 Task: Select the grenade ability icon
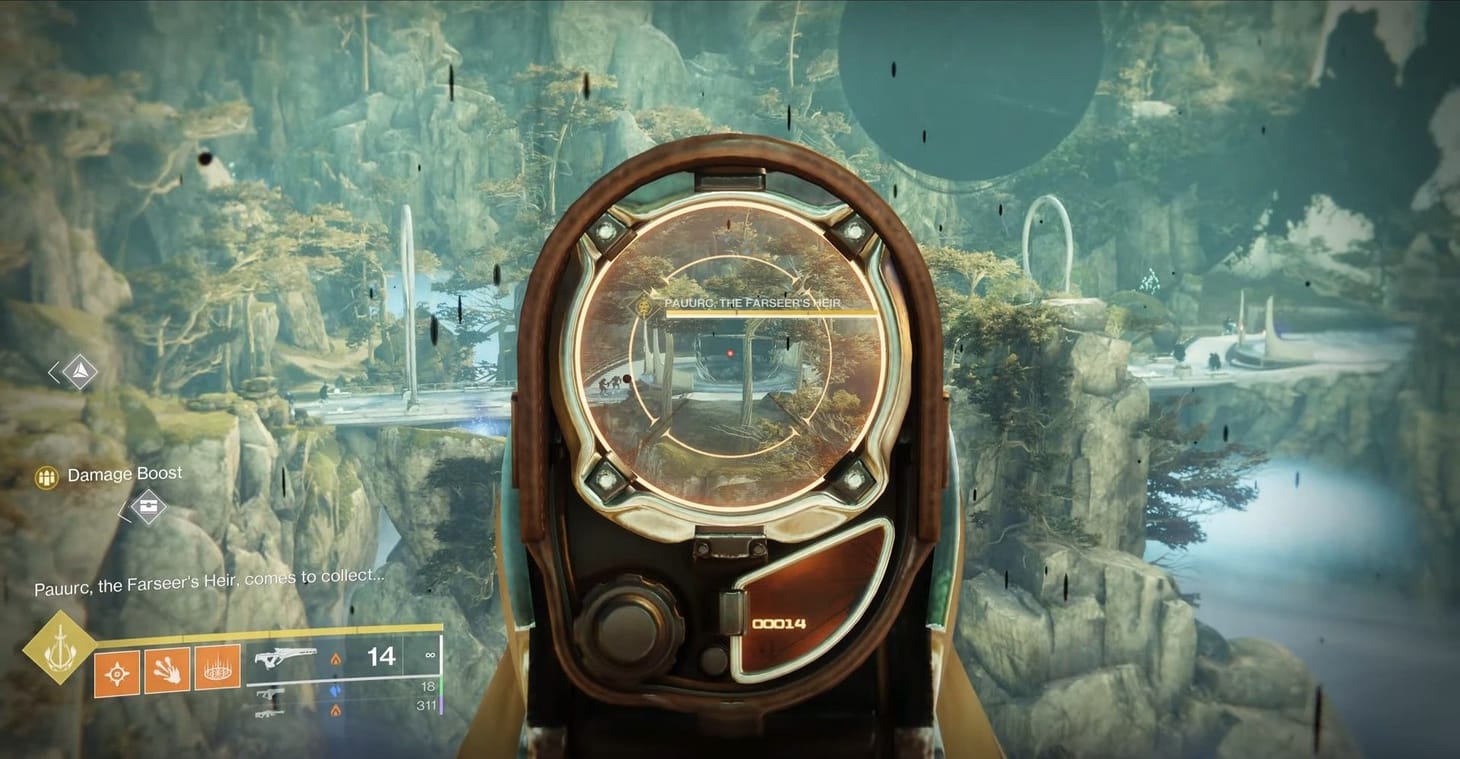click(x=117, y=672)
